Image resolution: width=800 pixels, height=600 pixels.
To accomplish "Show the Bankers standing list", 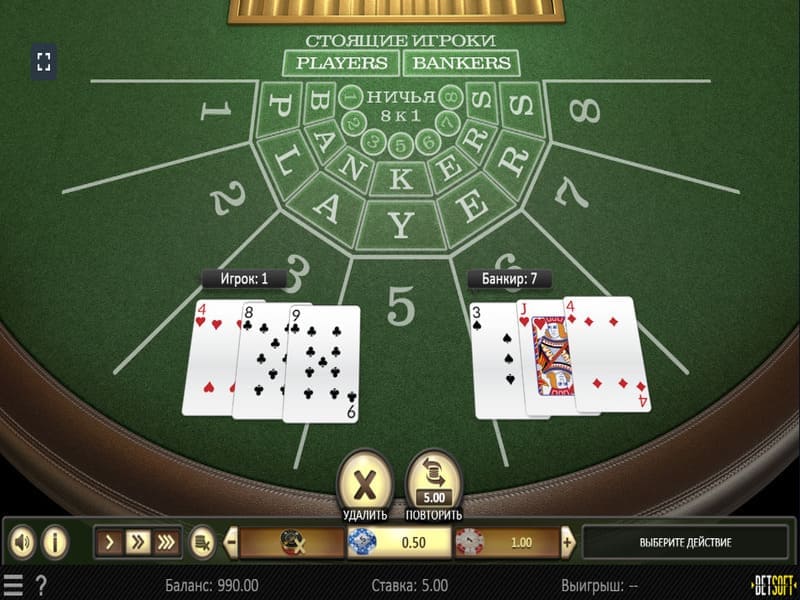I will point(461,63).
